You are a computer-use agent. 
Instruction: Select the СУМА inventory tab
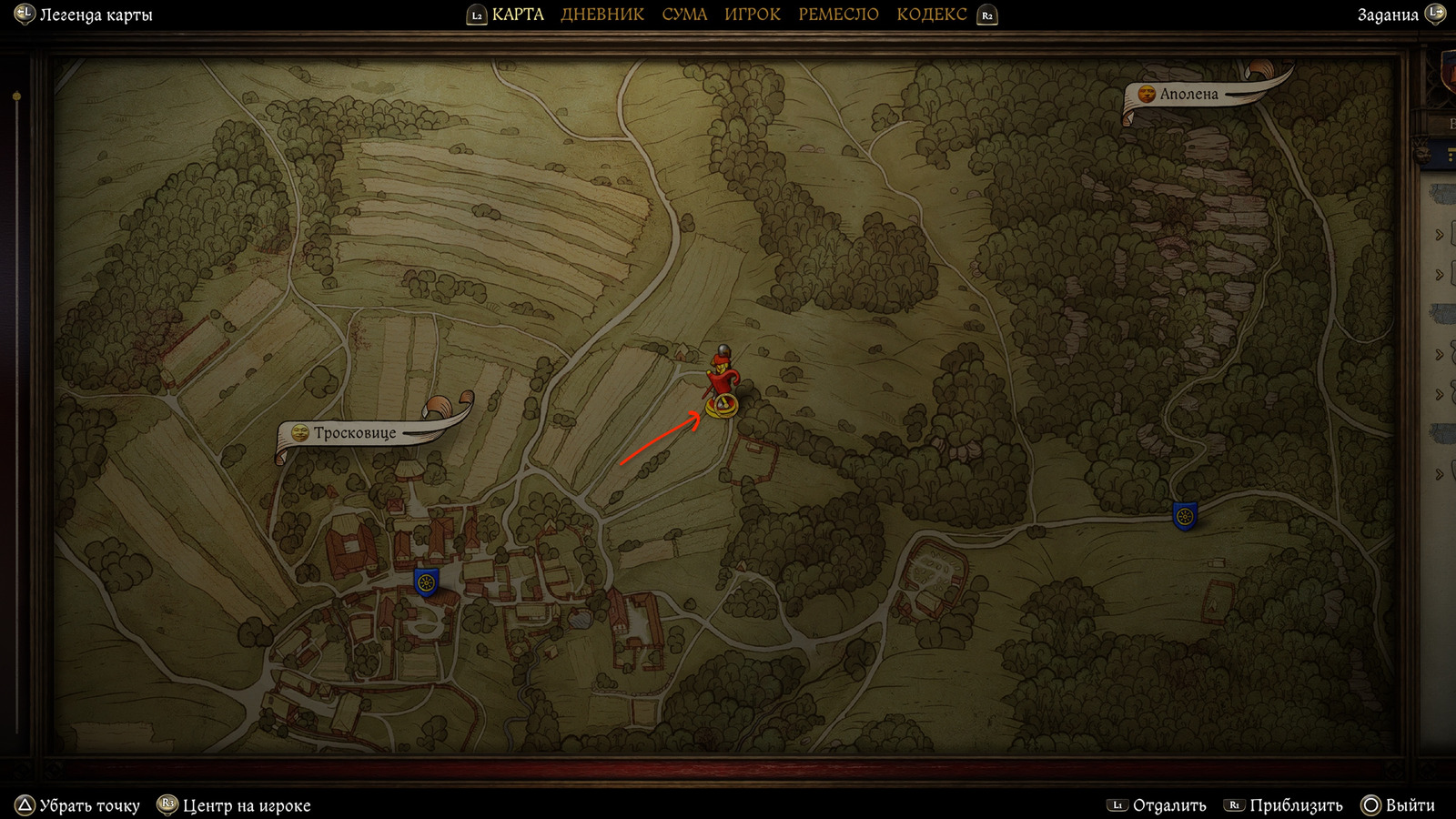coord(684,15)
